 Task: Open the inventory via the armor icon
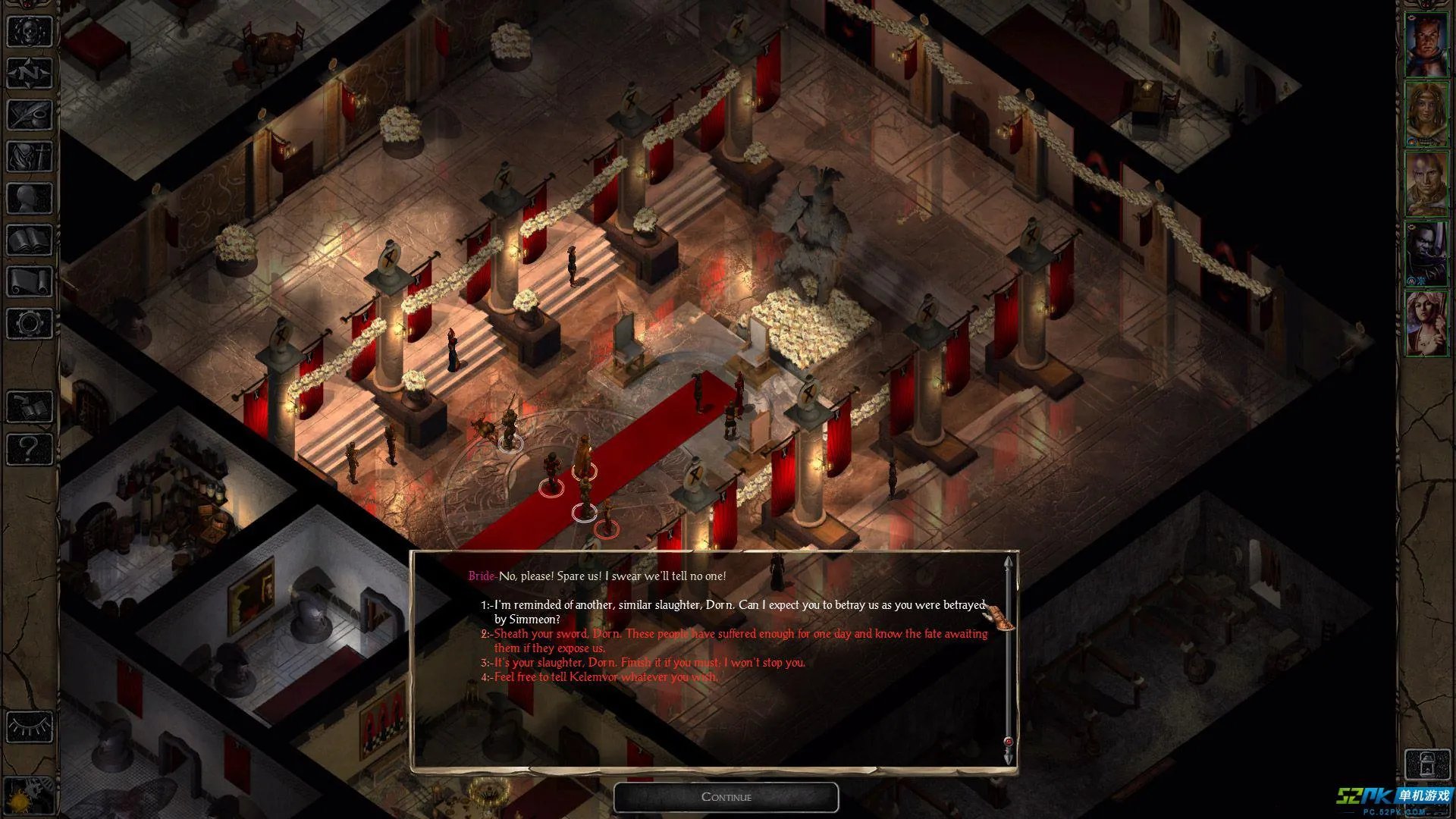29,157
